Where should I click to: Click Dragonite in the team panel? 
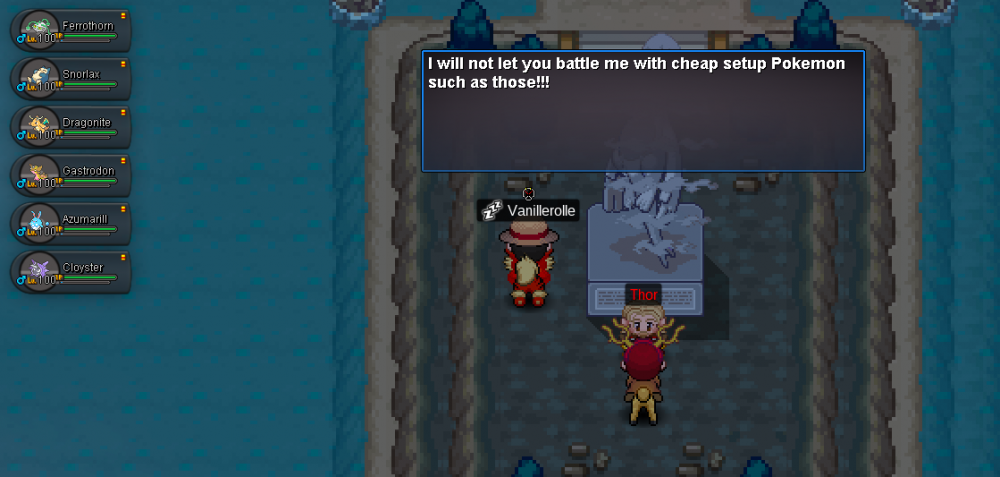[71, 127]
